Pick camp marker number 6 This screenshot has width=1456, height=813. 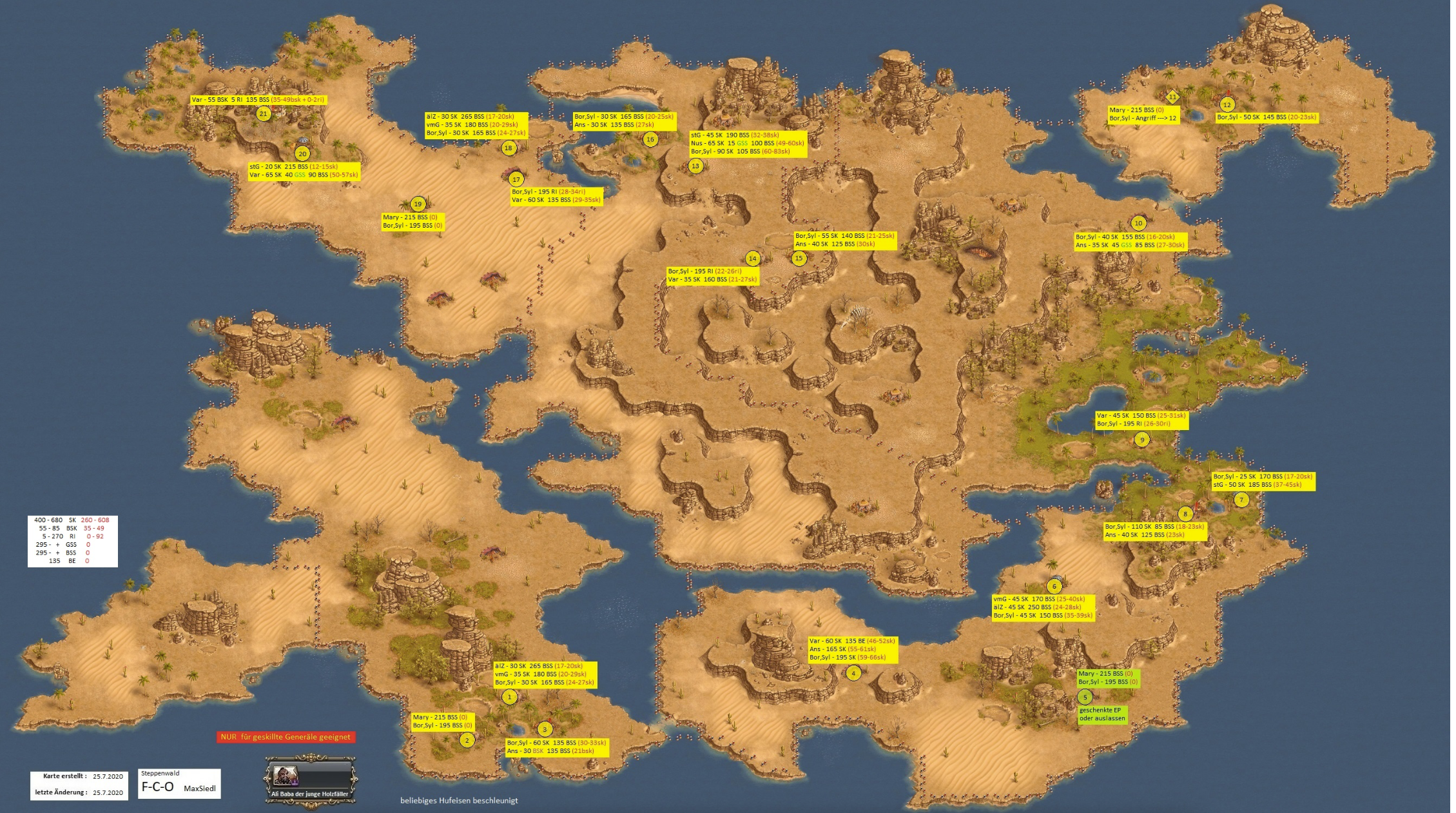(1054, 586)
